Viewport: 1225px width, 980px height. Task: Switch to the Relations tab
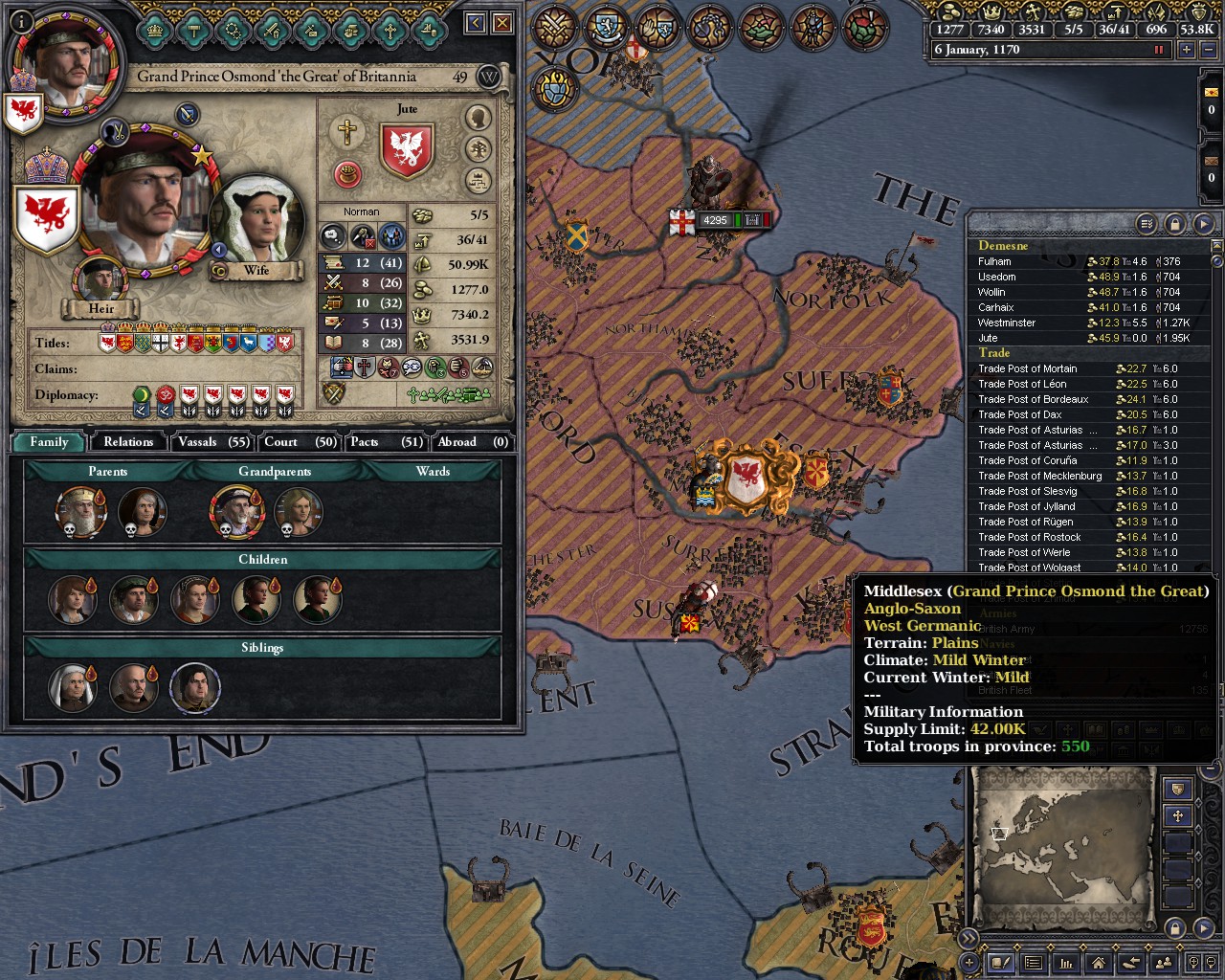(x=128, y=441)
